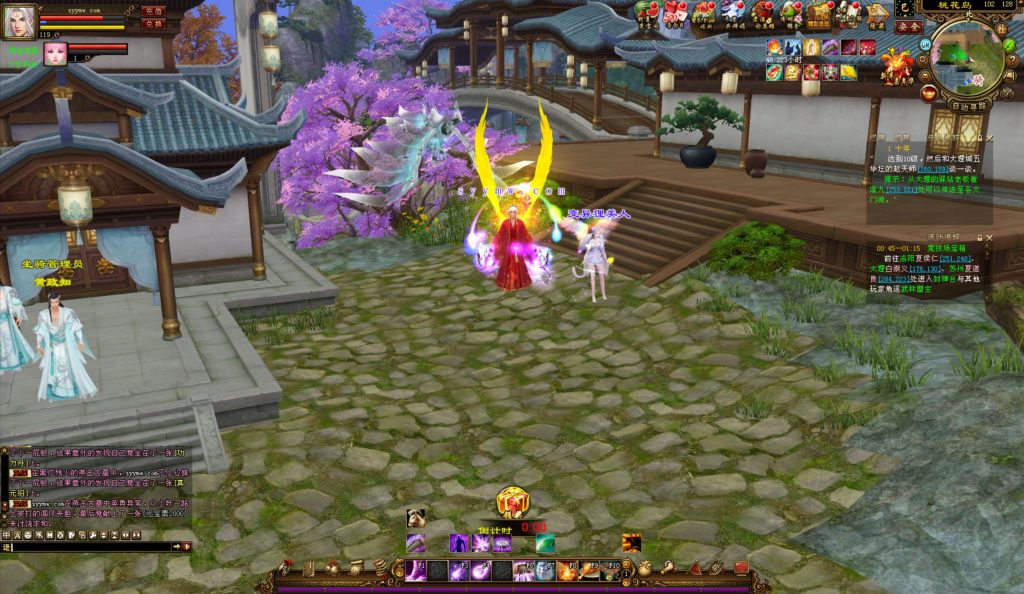Click the white-haired player portrait
Viewport: 1024px width, 594px height.
click(x=19, y=20)
